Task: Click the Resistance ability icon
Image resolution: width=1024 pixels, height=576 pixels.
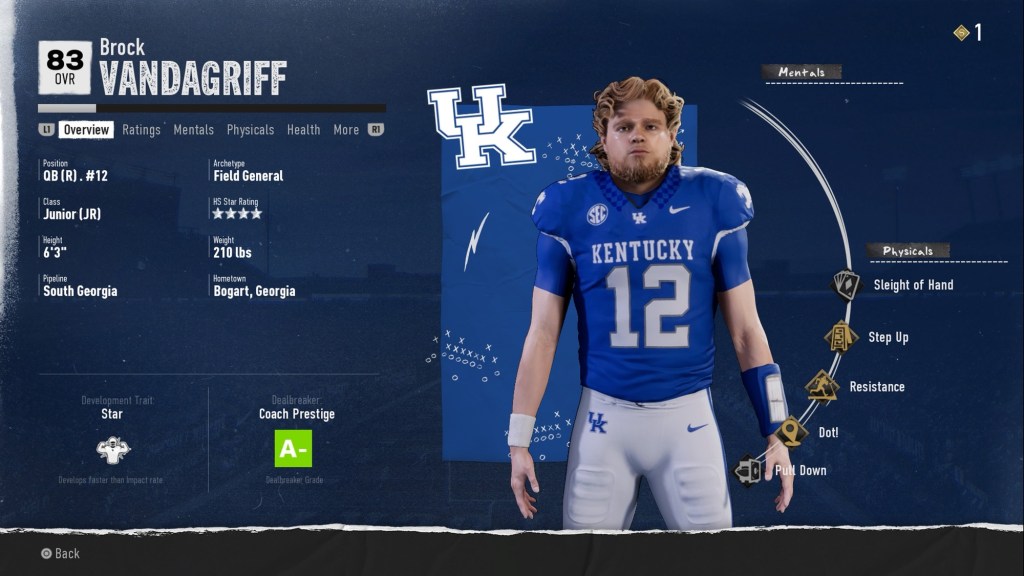Action: tap(822, 387)
